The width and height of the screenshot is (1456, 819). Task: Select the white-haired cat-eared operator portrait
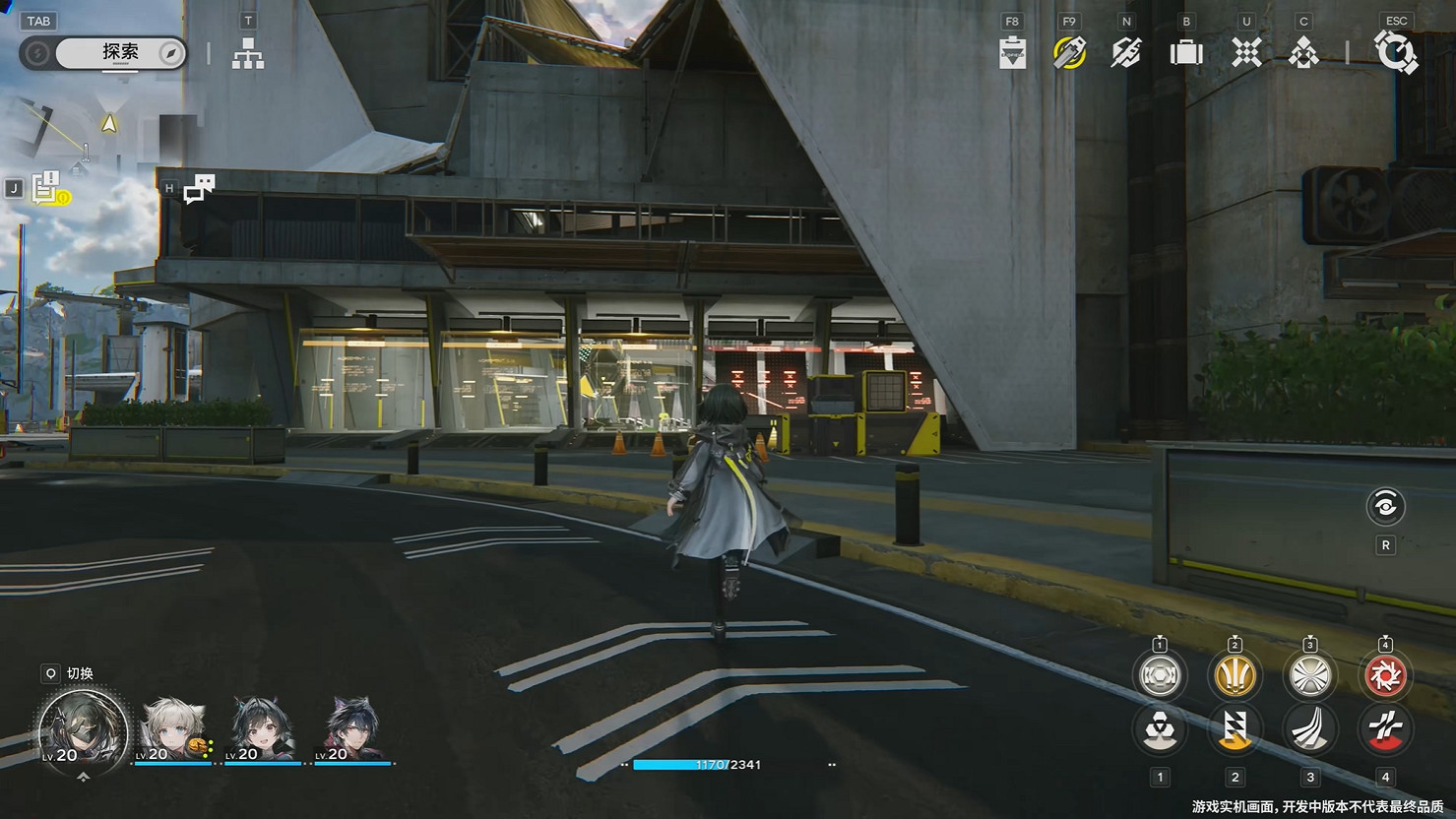pyautogui.click(x=173, y=730)
